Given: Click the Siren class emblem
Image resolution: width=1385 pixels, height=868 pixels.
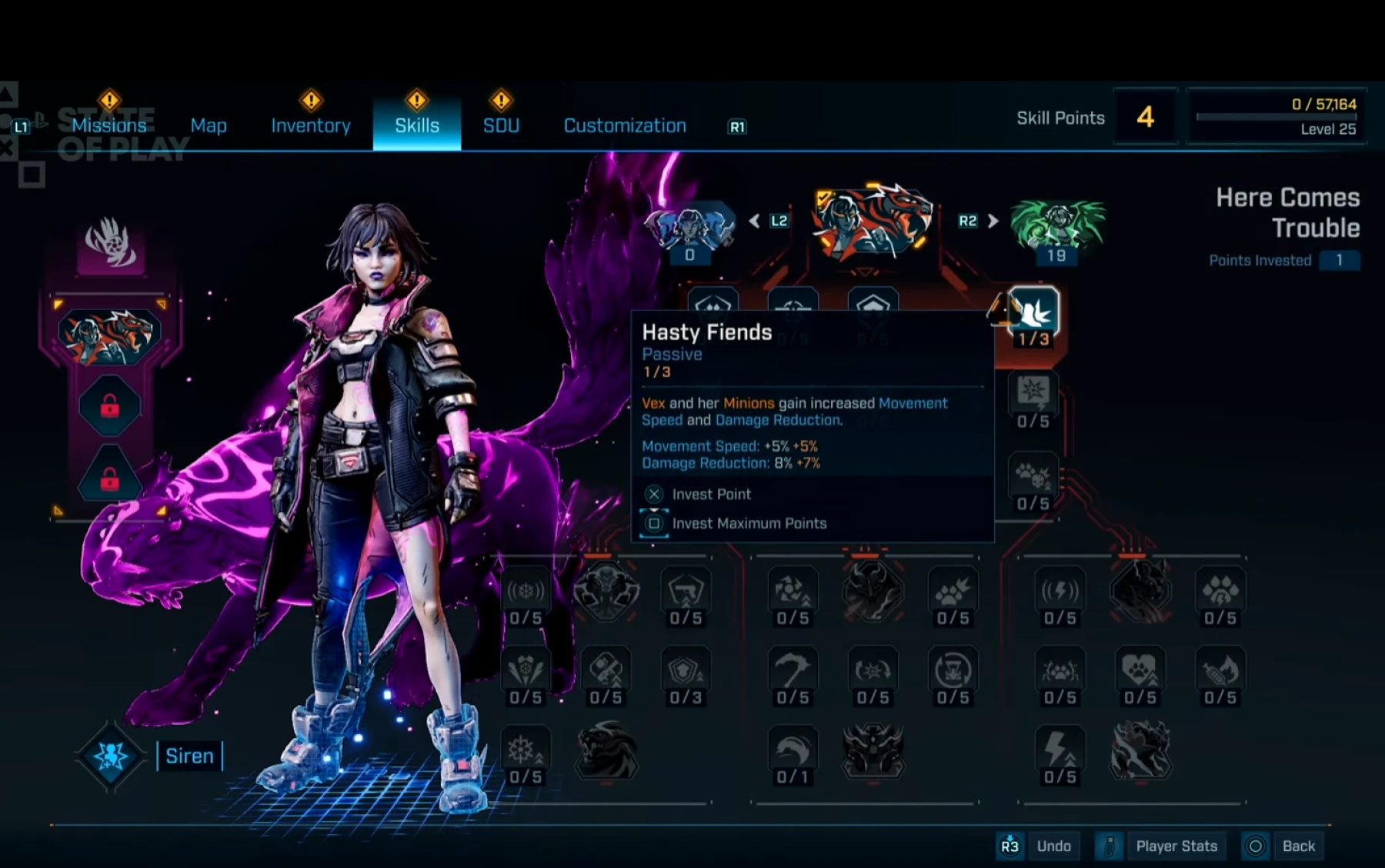Looking at the screenshot, I should pyautogui.click(x=110, y=756).
